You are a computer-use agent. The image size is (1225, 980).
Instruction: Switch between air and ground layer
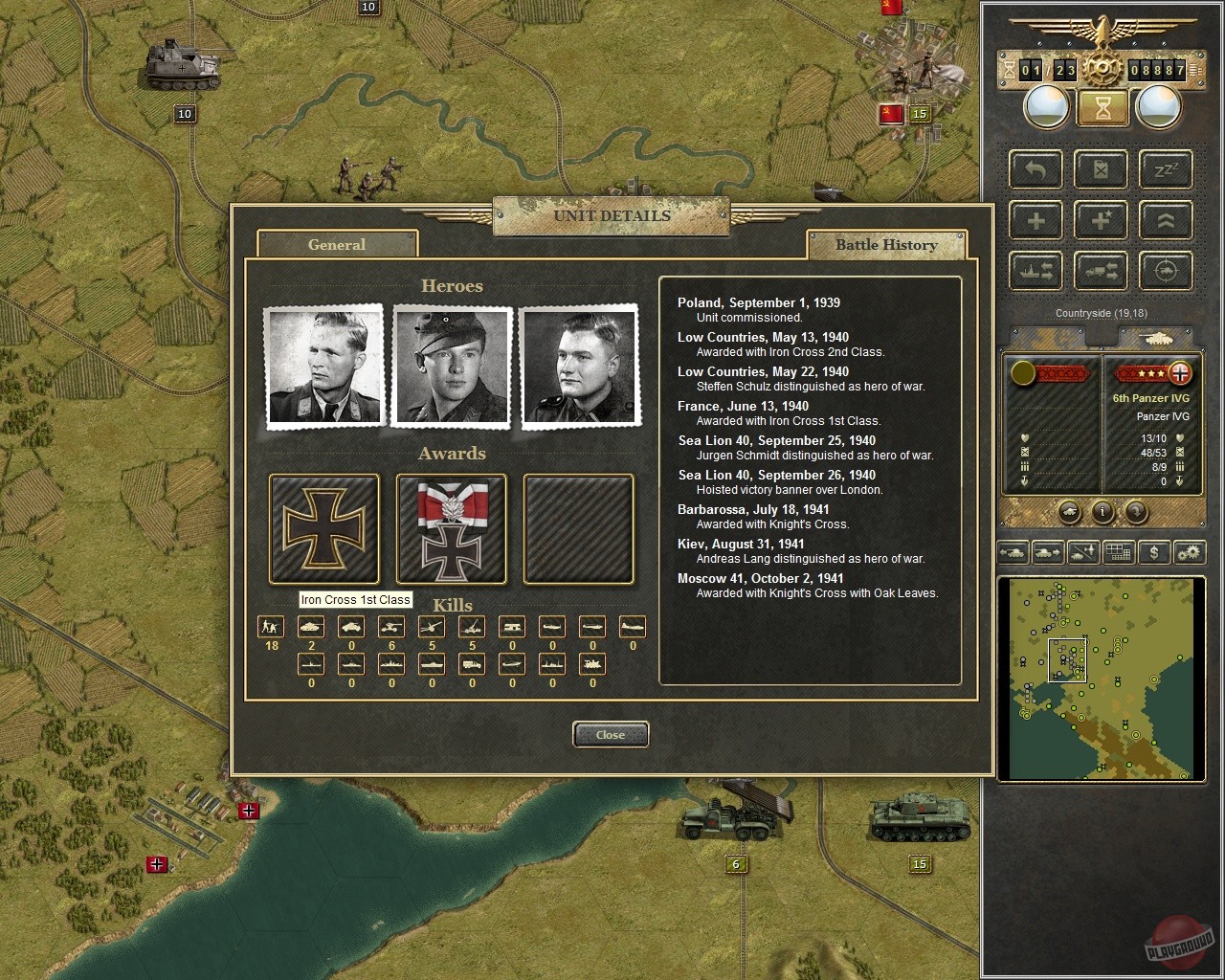(x=1083, y=552)
